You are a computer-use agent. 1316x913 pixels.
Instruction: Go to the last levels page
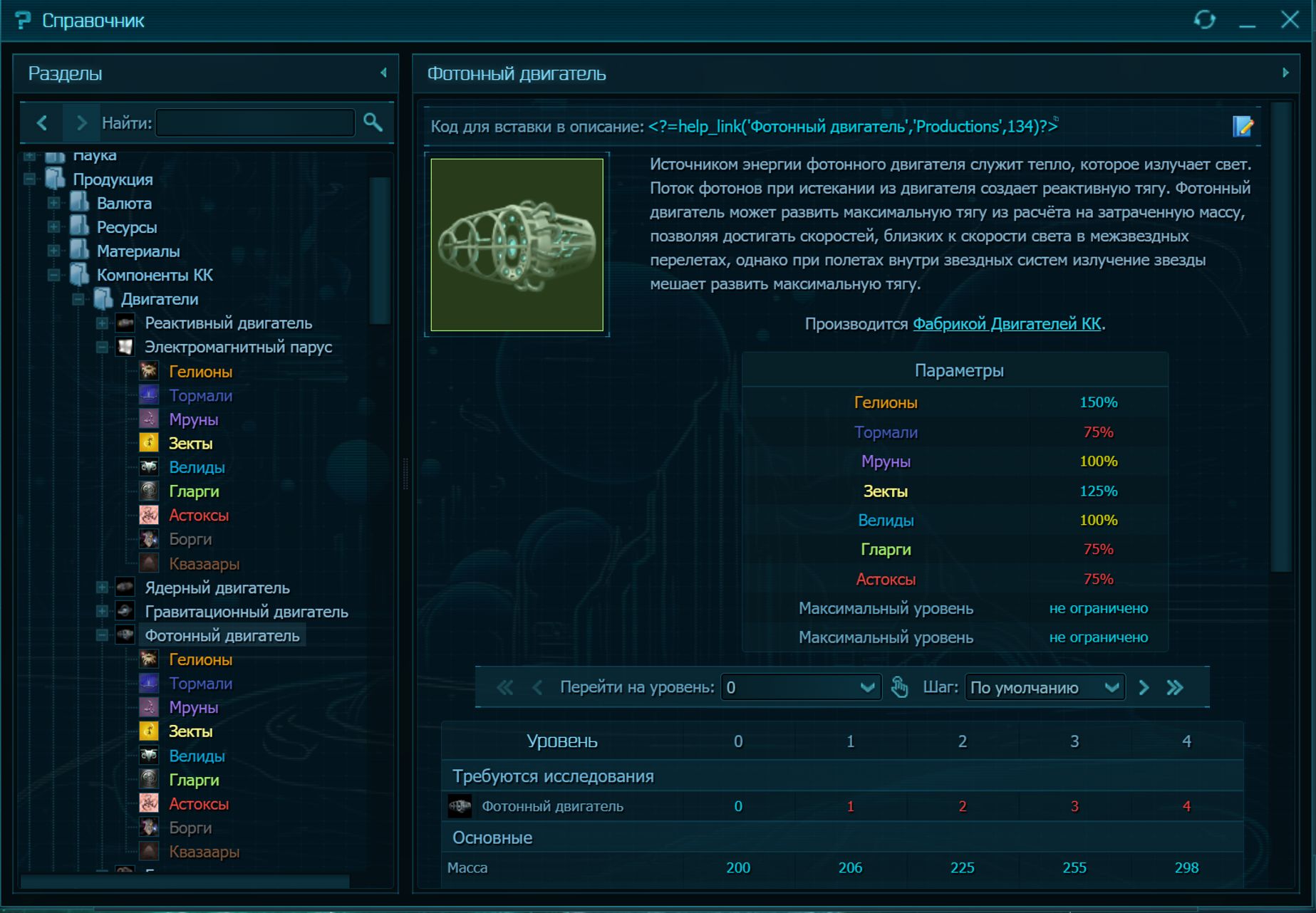pyautogui.click(x=1175, y=687)
